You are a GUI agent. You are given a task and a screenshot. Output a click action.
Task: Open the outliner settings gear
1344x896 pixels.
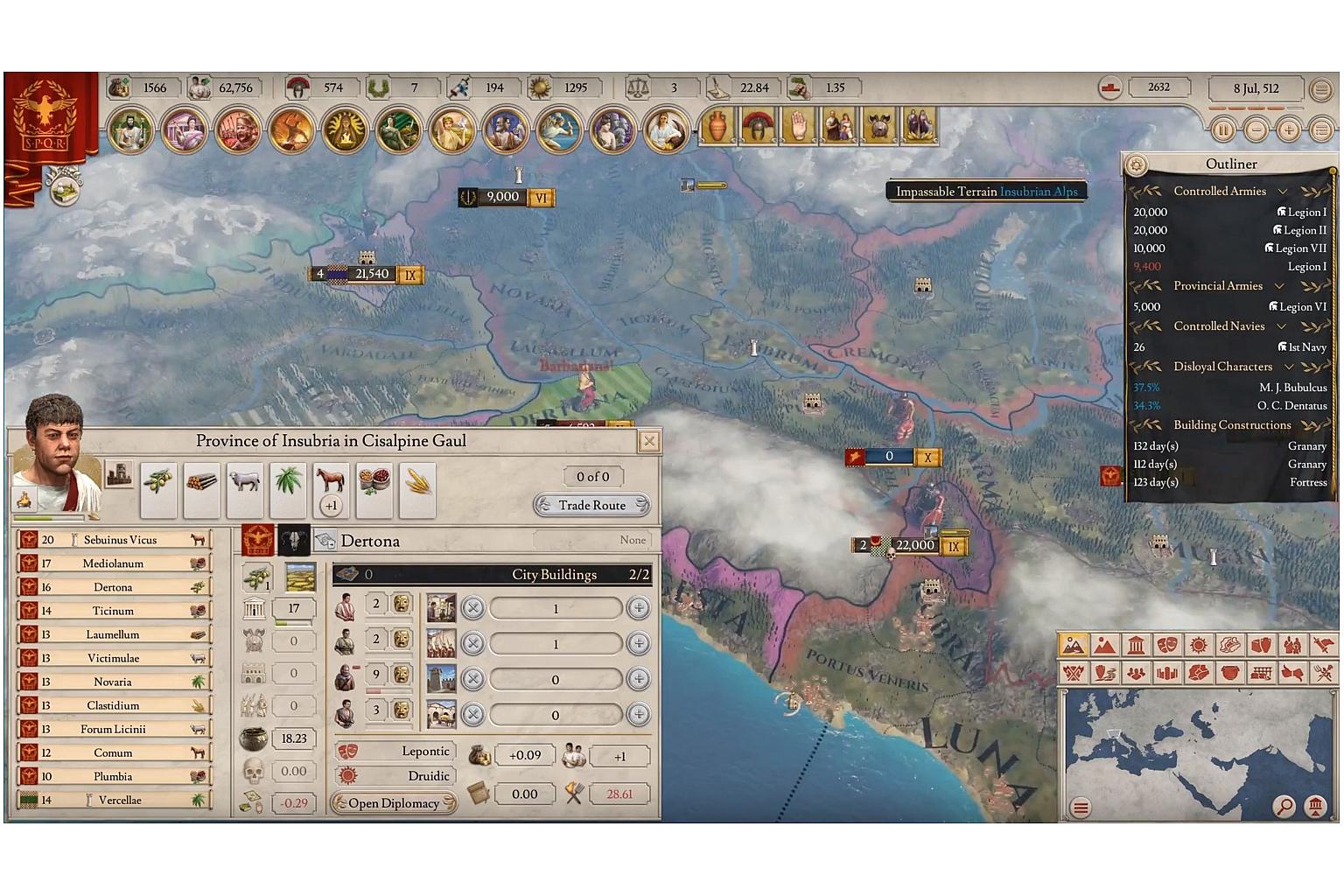(x=1137, y=164)
